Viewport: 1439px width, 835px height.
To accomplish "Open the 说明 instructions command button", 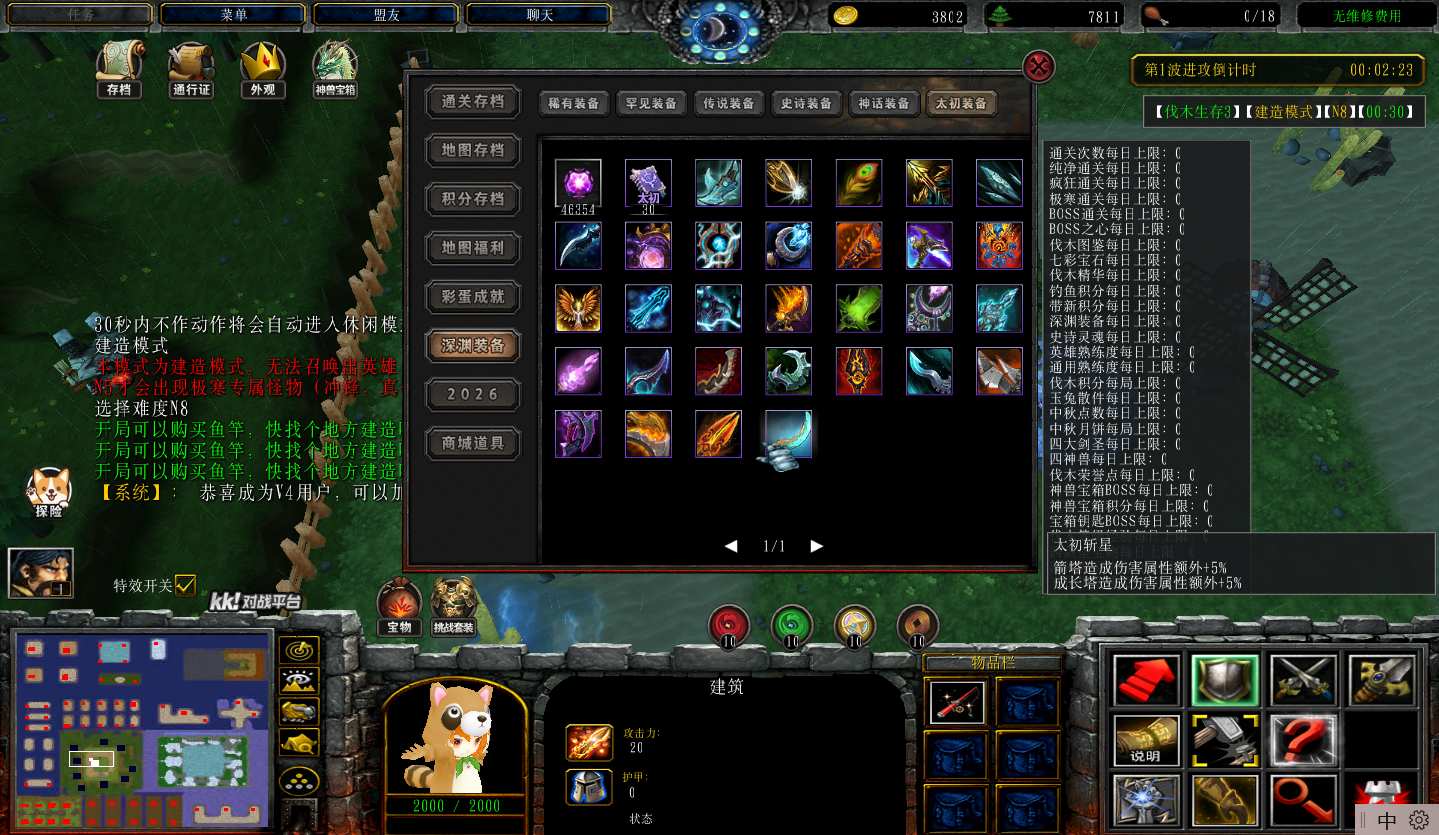I will coord(1145,741).
